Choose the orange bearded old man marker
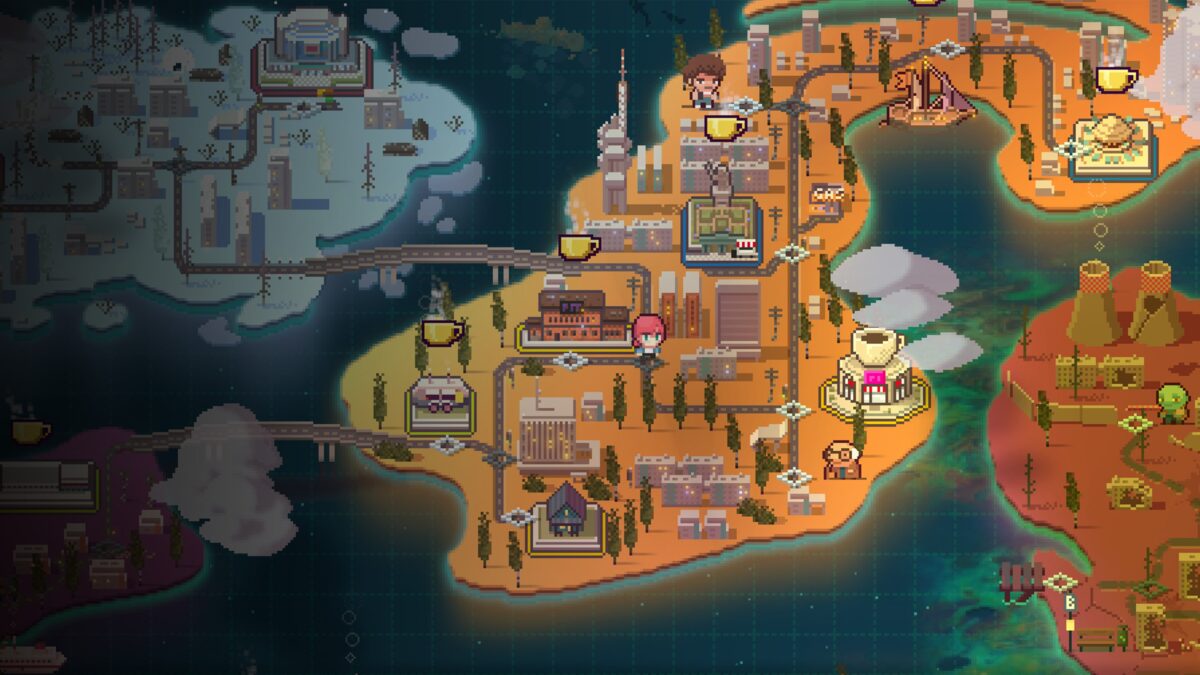 point(840,459)
